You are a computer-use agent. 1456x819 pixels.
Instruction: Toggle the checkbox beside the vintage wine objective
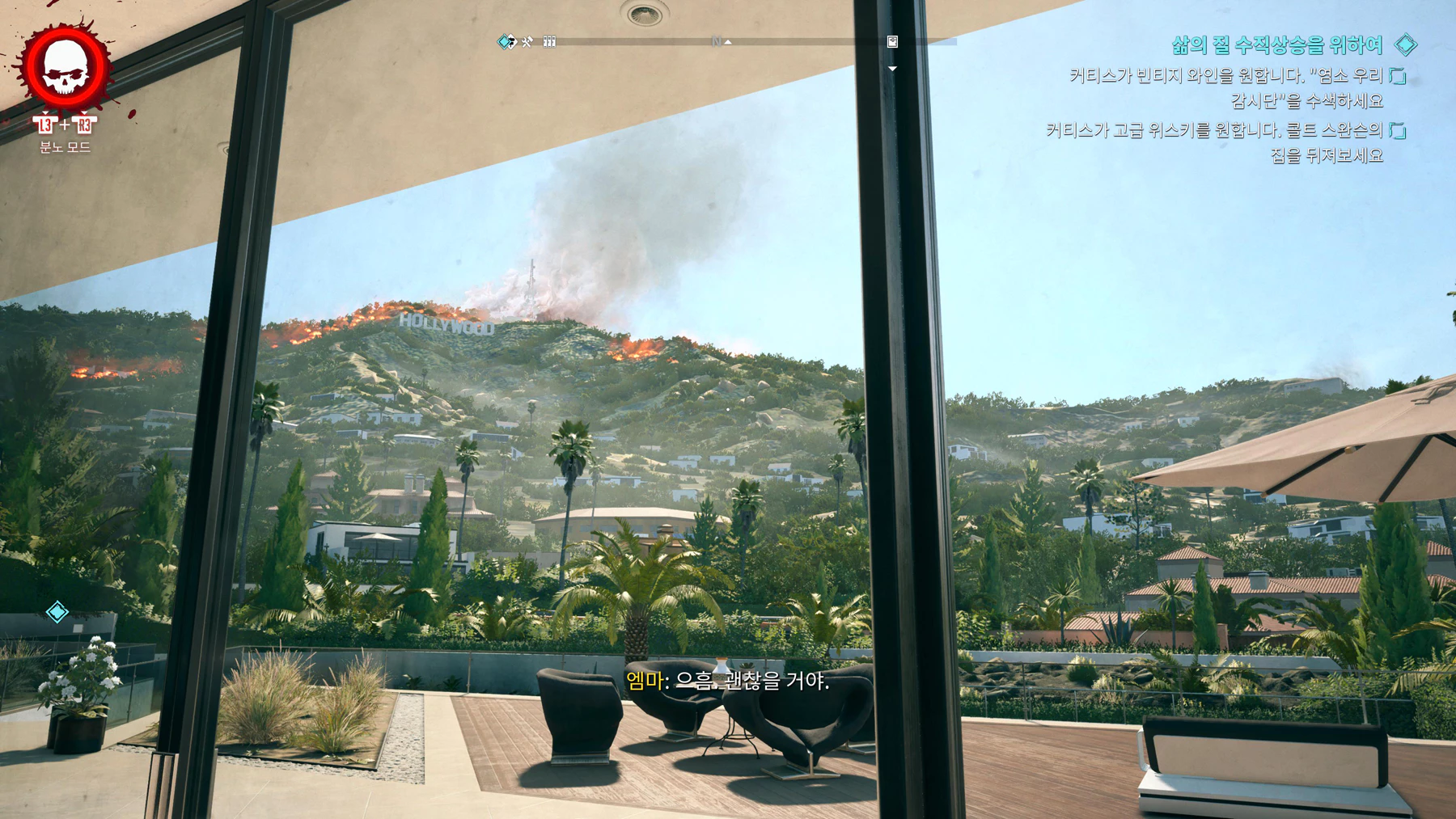coord(1398,76)
